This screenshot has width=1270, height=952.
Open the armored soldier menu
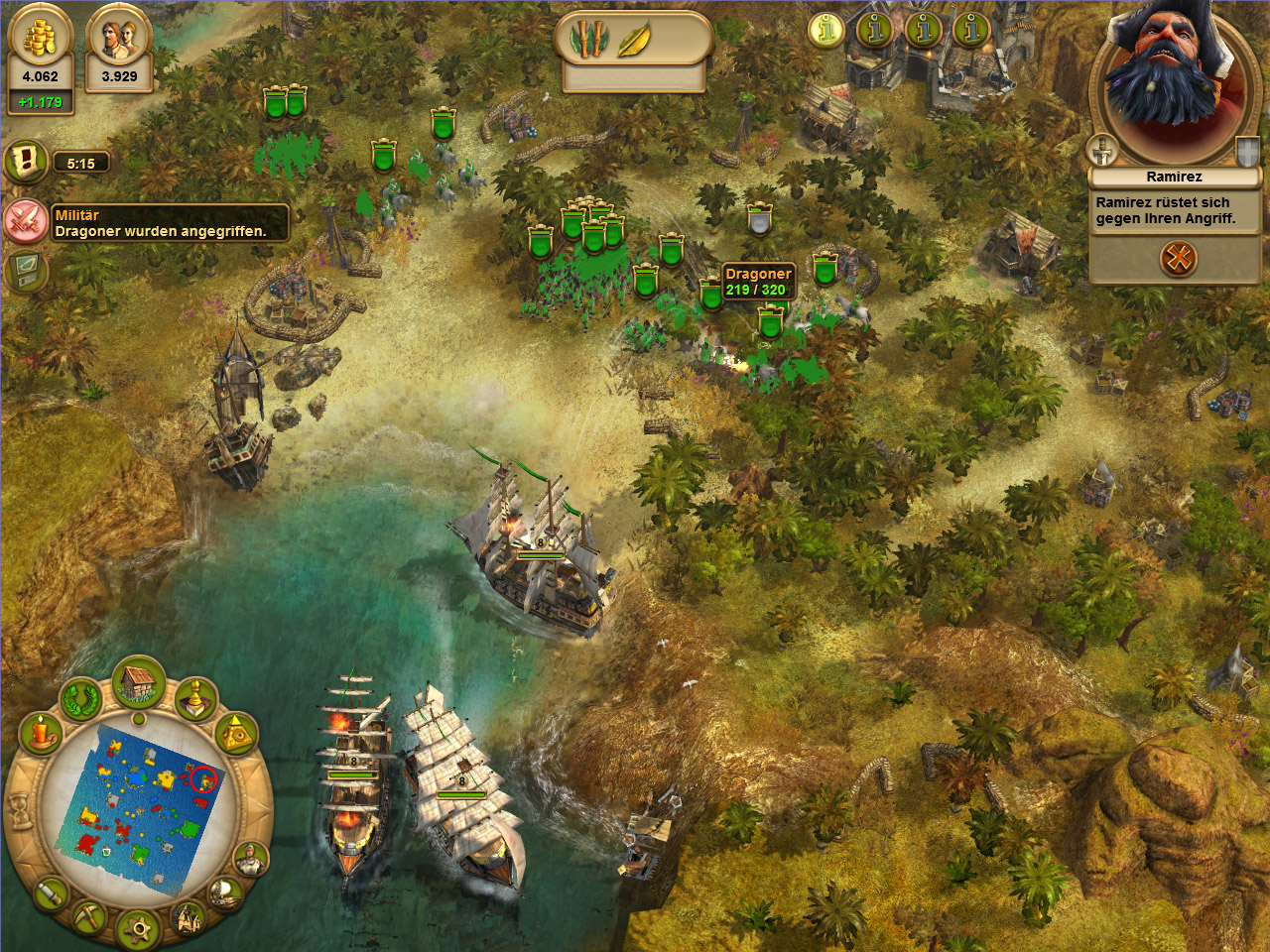point(251,859)
